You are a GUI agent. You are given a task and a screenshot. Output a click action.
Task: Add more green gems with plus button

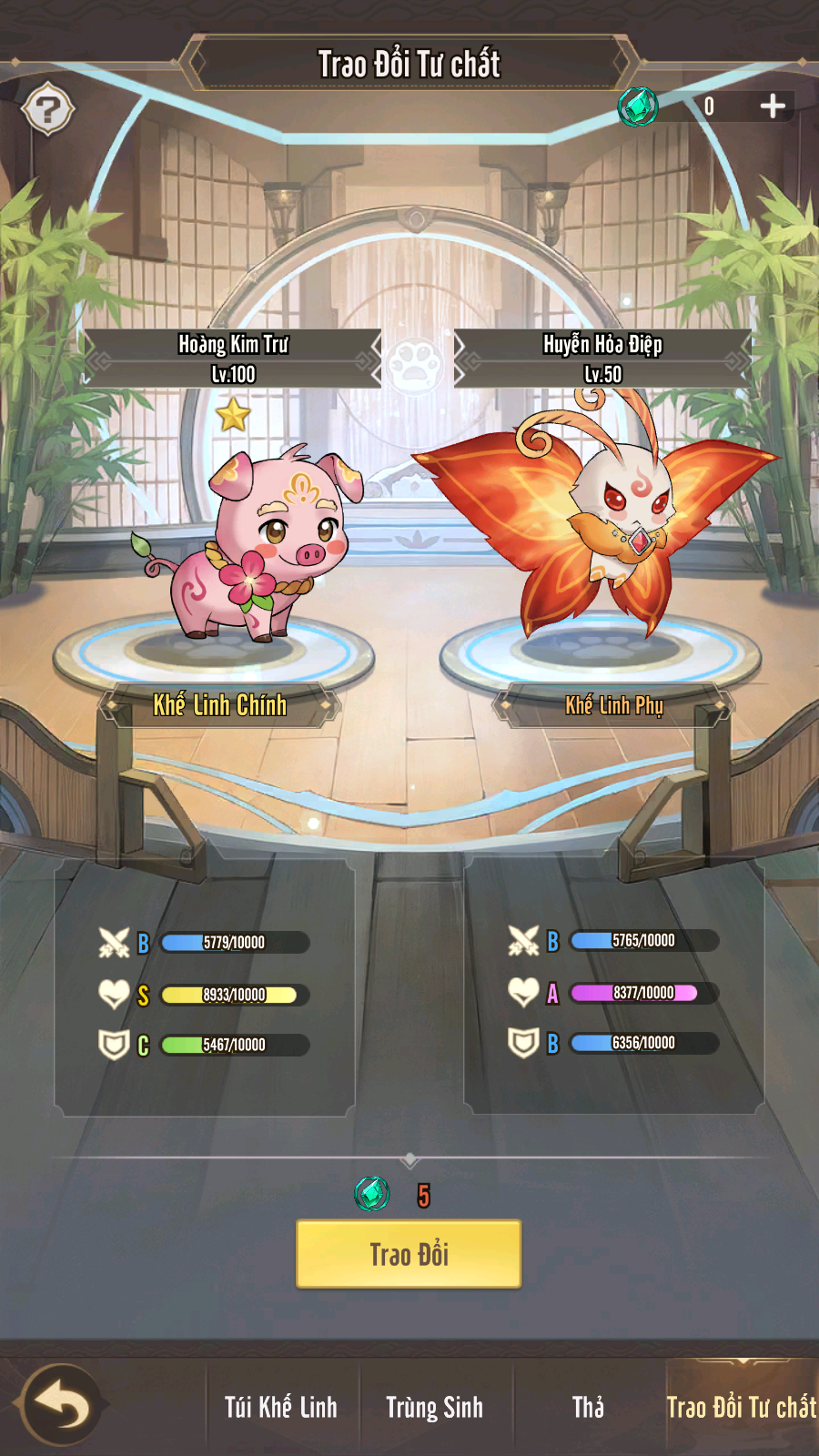coord(773,106)
